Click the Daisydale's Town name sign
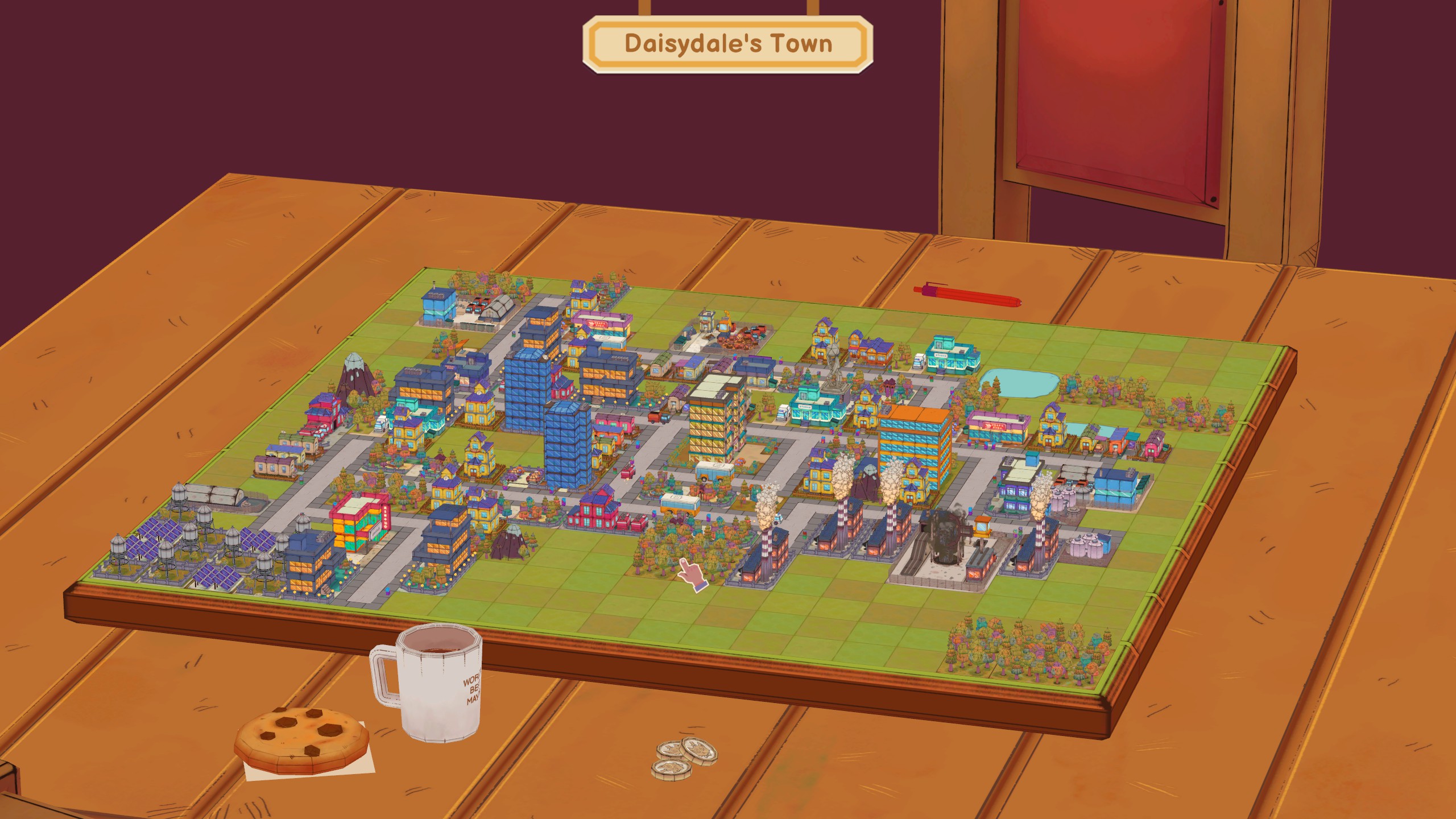 coord(728,44)
